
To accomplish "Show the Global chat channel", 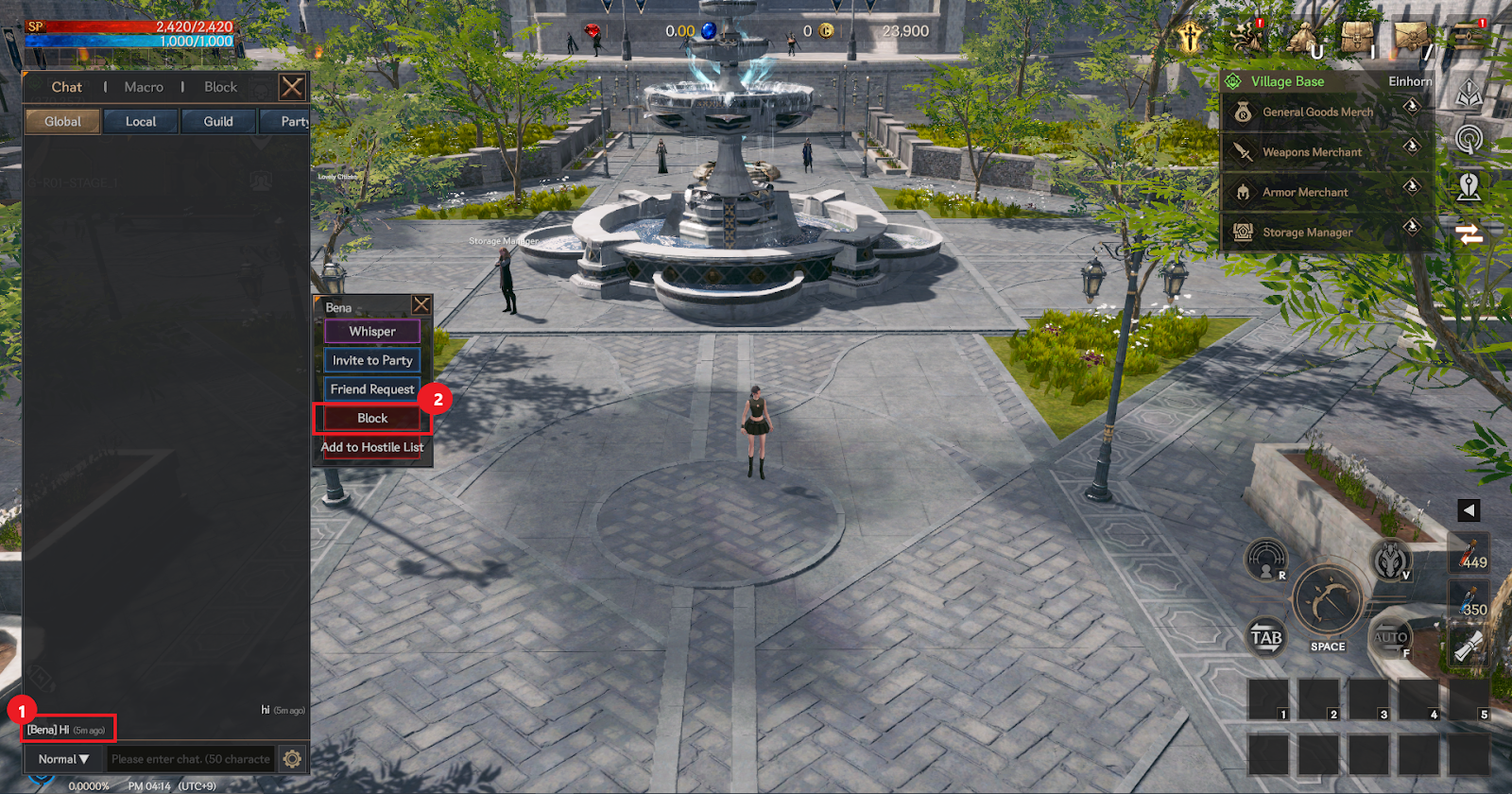I will 62,121.
